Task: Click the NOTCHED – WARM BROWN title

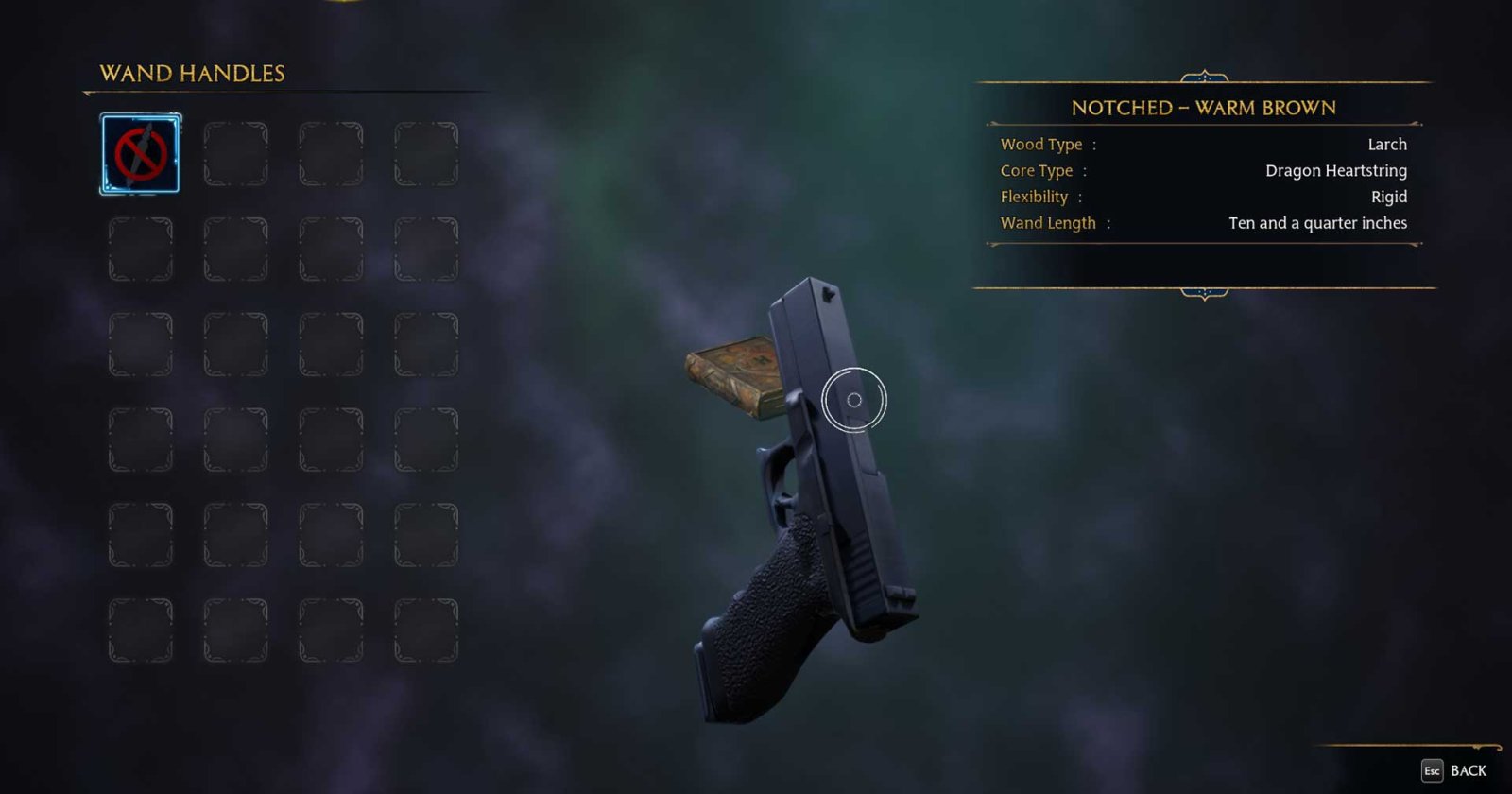Action: (x=1204, y=108)
